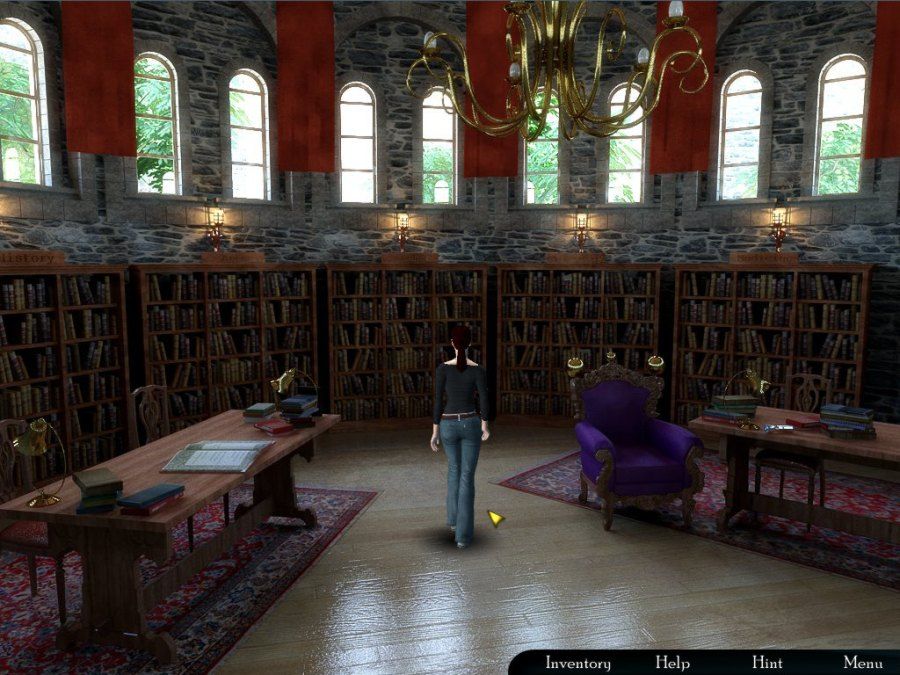Request a Hint

pos(767,663)
